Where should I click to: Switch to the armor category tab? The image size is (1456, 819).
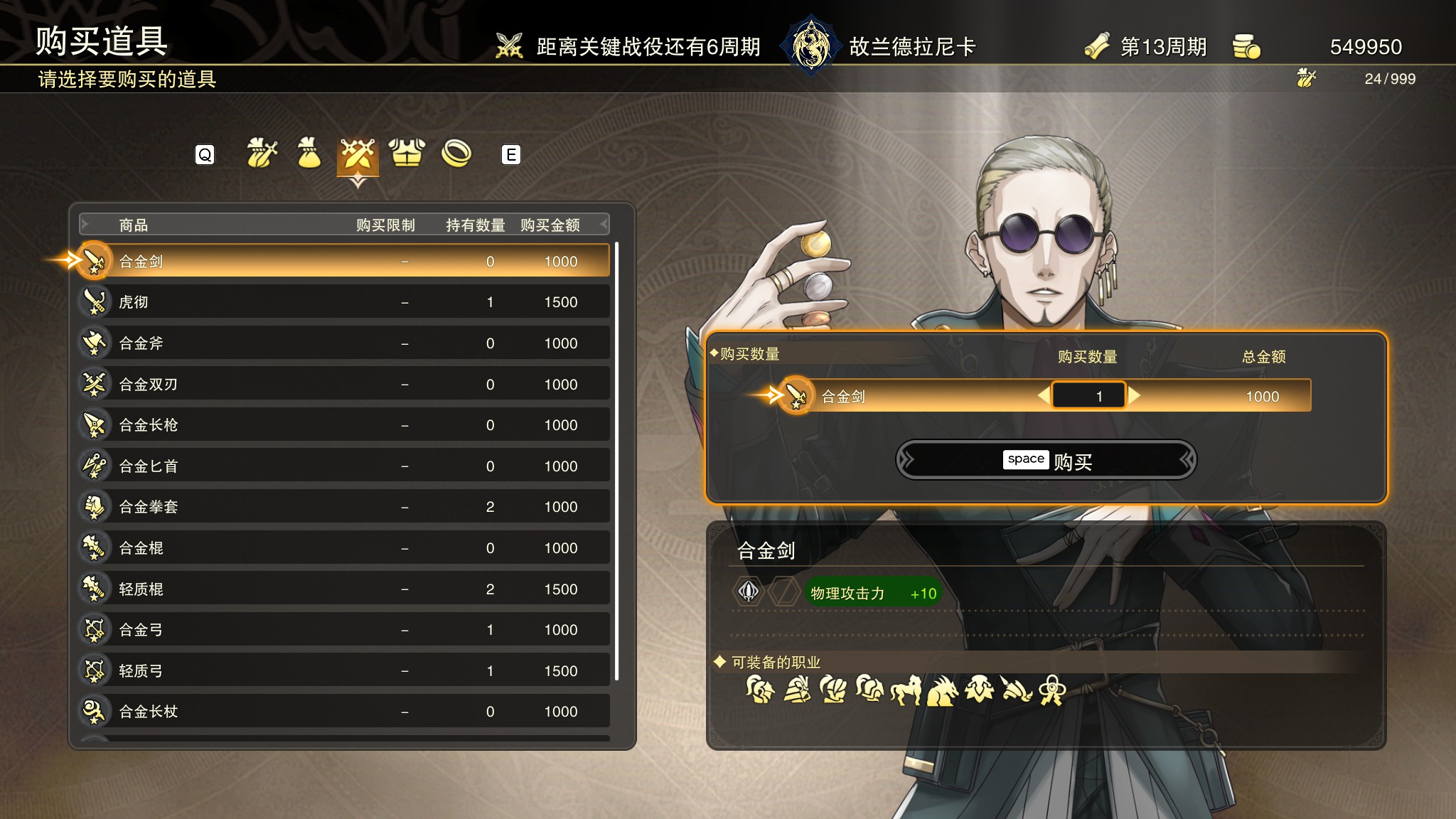click(x=407, y=154)
